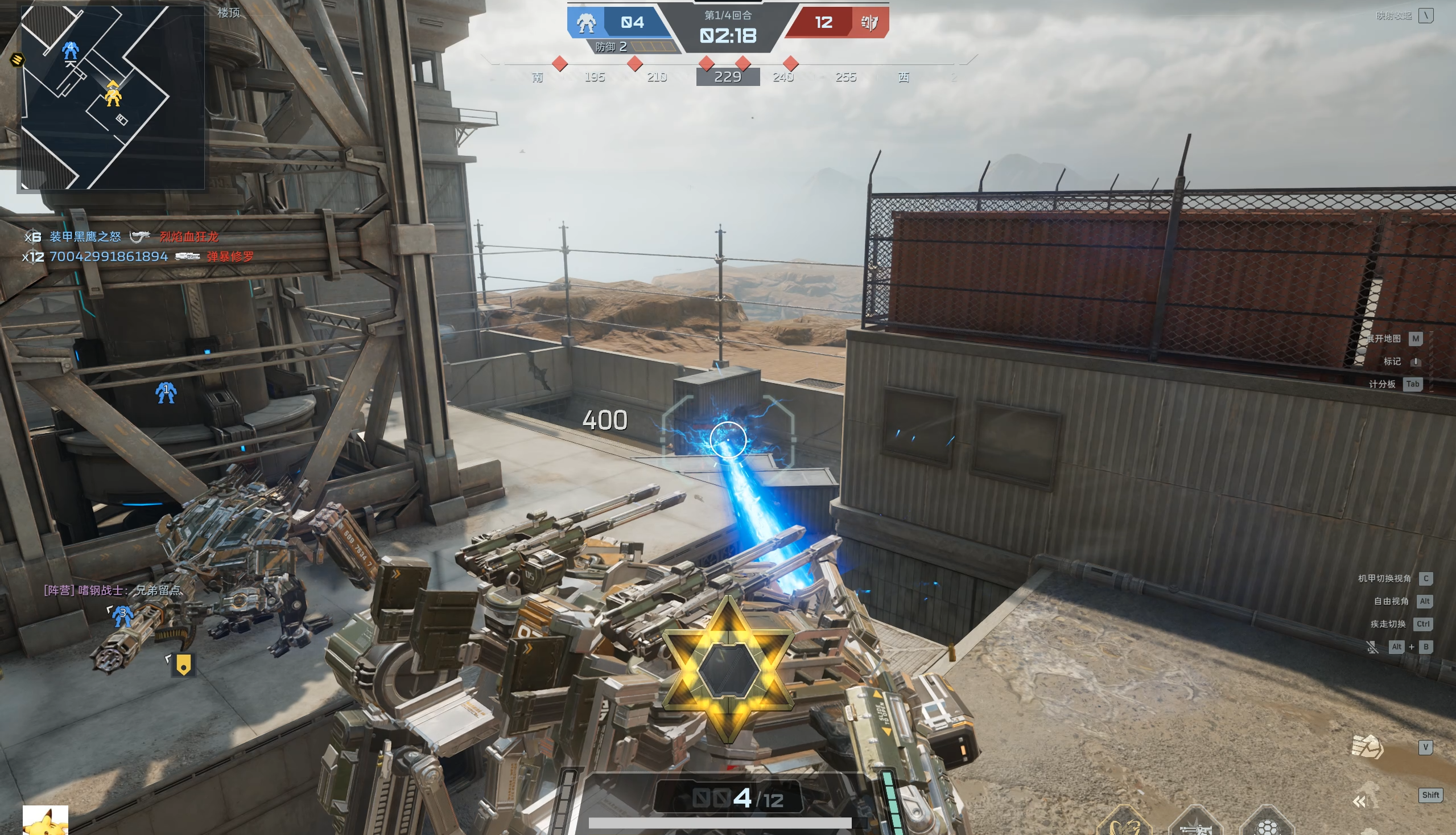Click the muted microphone icon
Viewport: 1456px width, 835px height.
(x=1372, y=647)
